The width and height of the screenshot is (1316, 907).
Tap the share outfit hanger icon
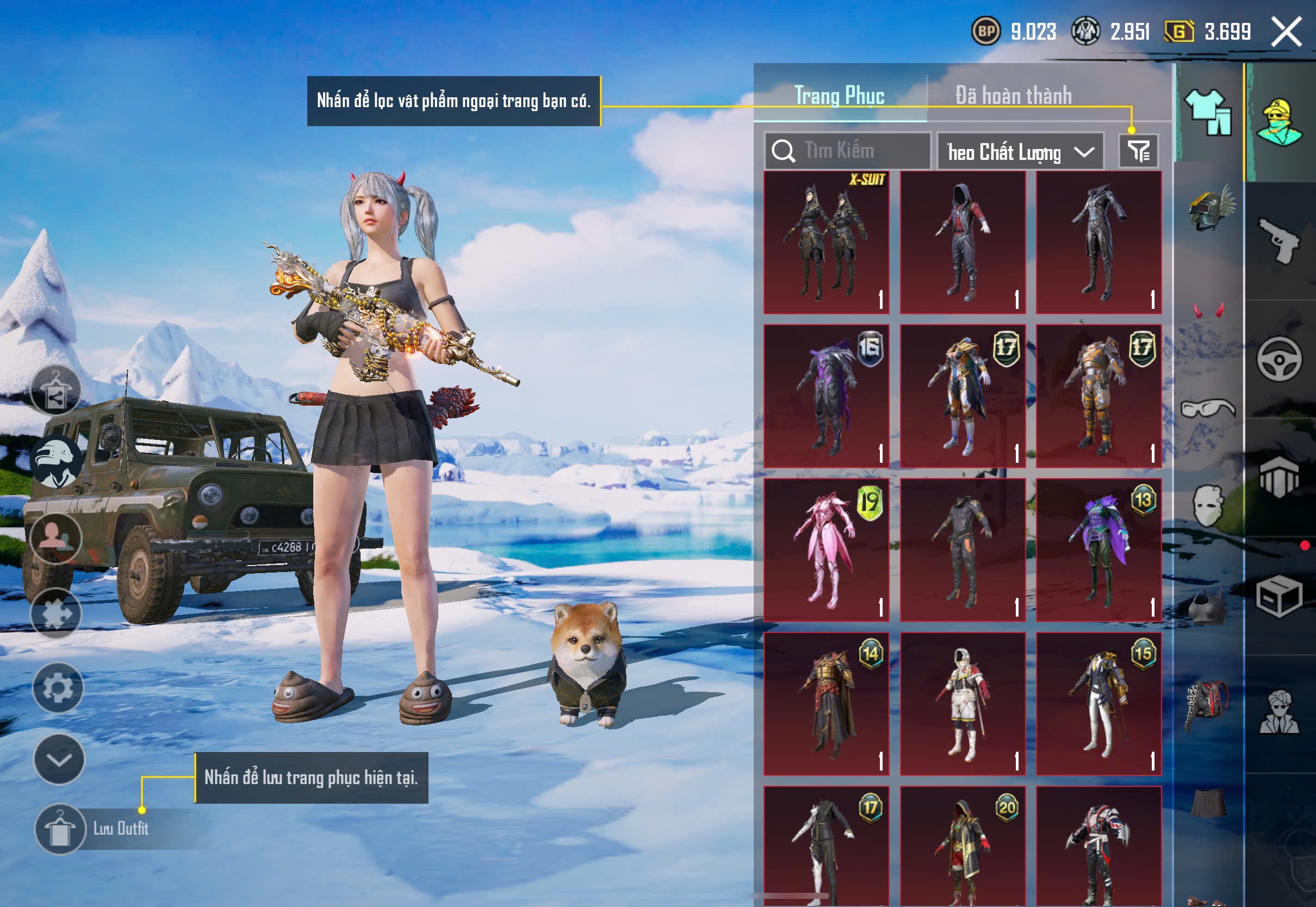[55, 390]
